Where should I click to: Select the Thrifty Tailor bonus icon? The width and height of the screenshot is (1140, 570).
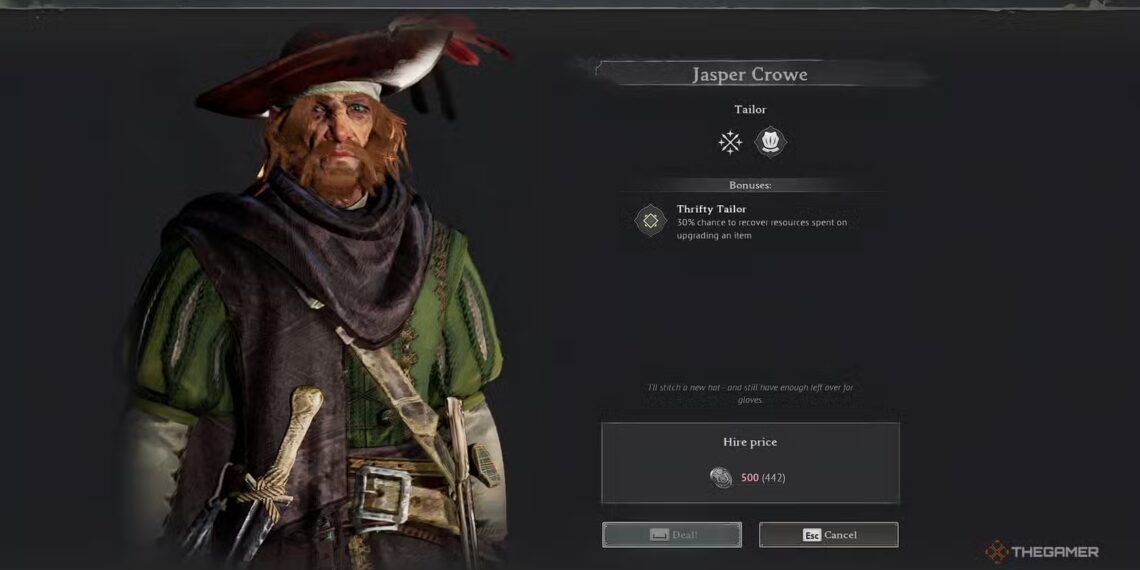point(651,220)
